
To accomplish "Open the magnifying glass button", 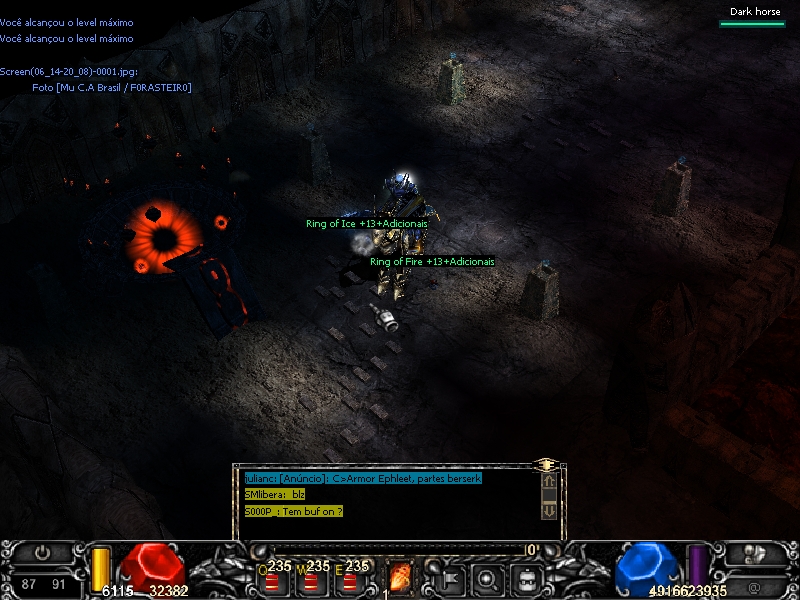I will click(x=488, y=577).
